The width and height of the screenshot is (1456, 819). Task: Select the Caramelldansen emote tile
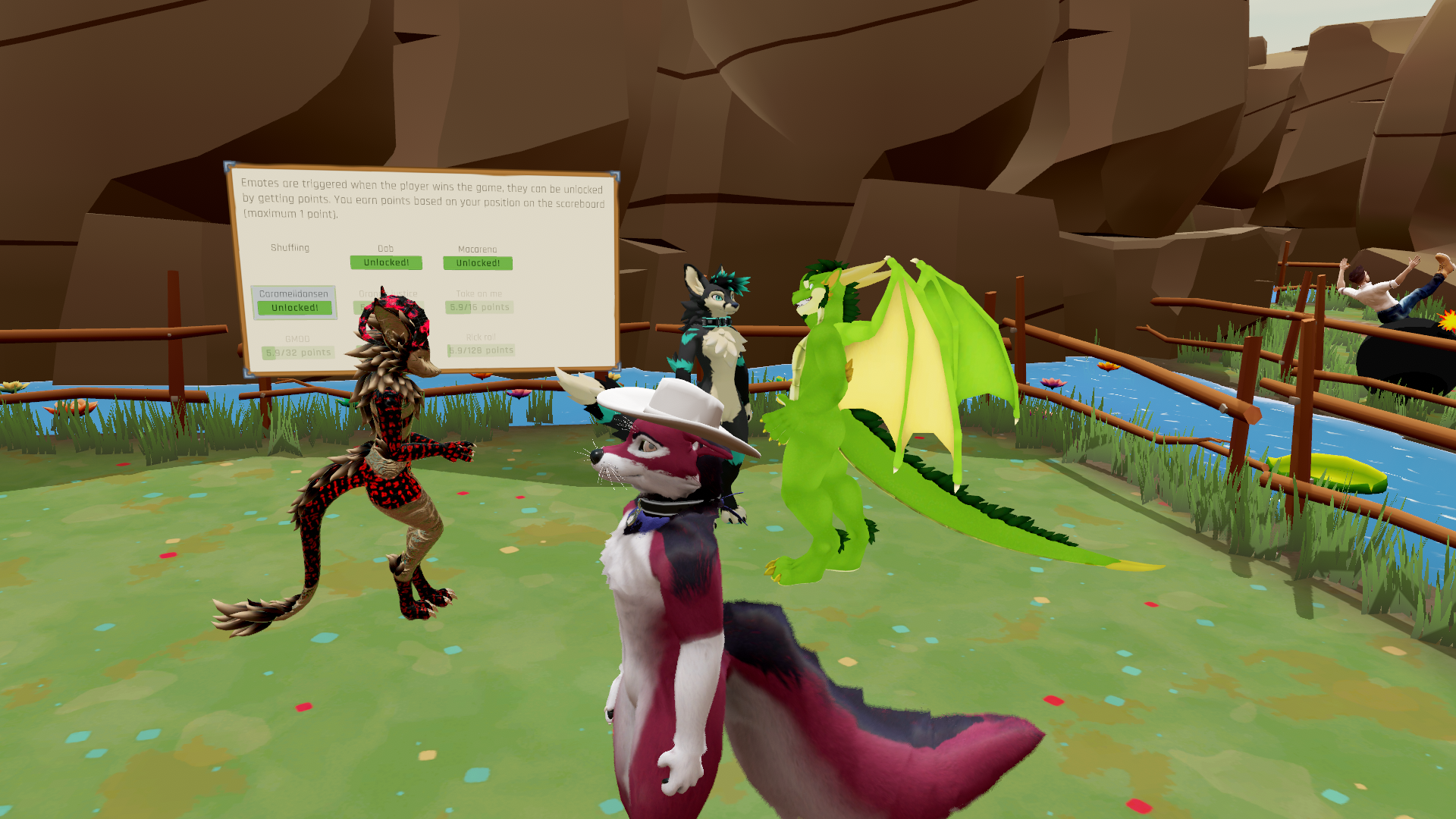(294, 302)
